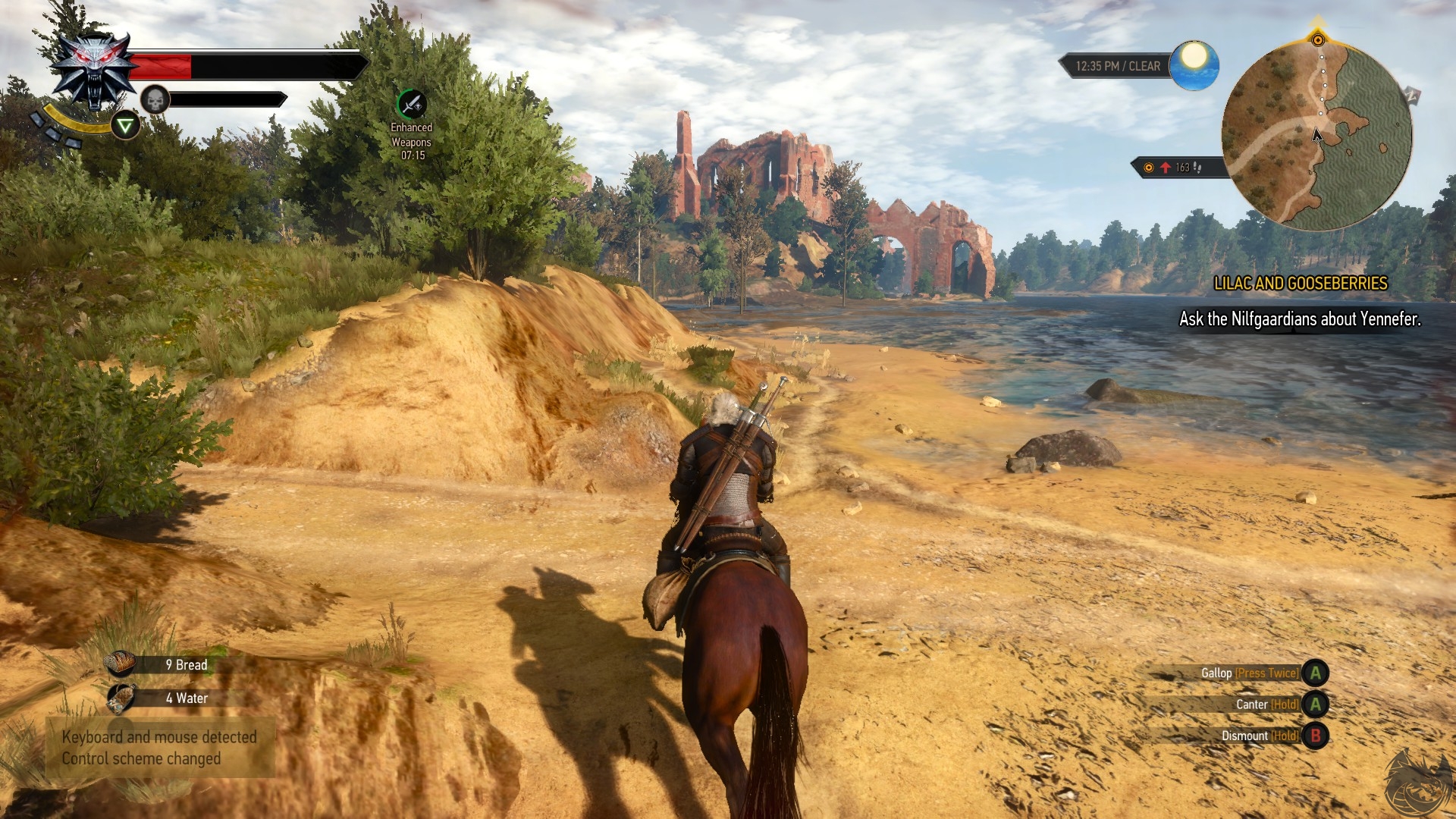Click the quest objective marker on minimap edge
The image size is (1456, 819).
tap(1318, 39)
